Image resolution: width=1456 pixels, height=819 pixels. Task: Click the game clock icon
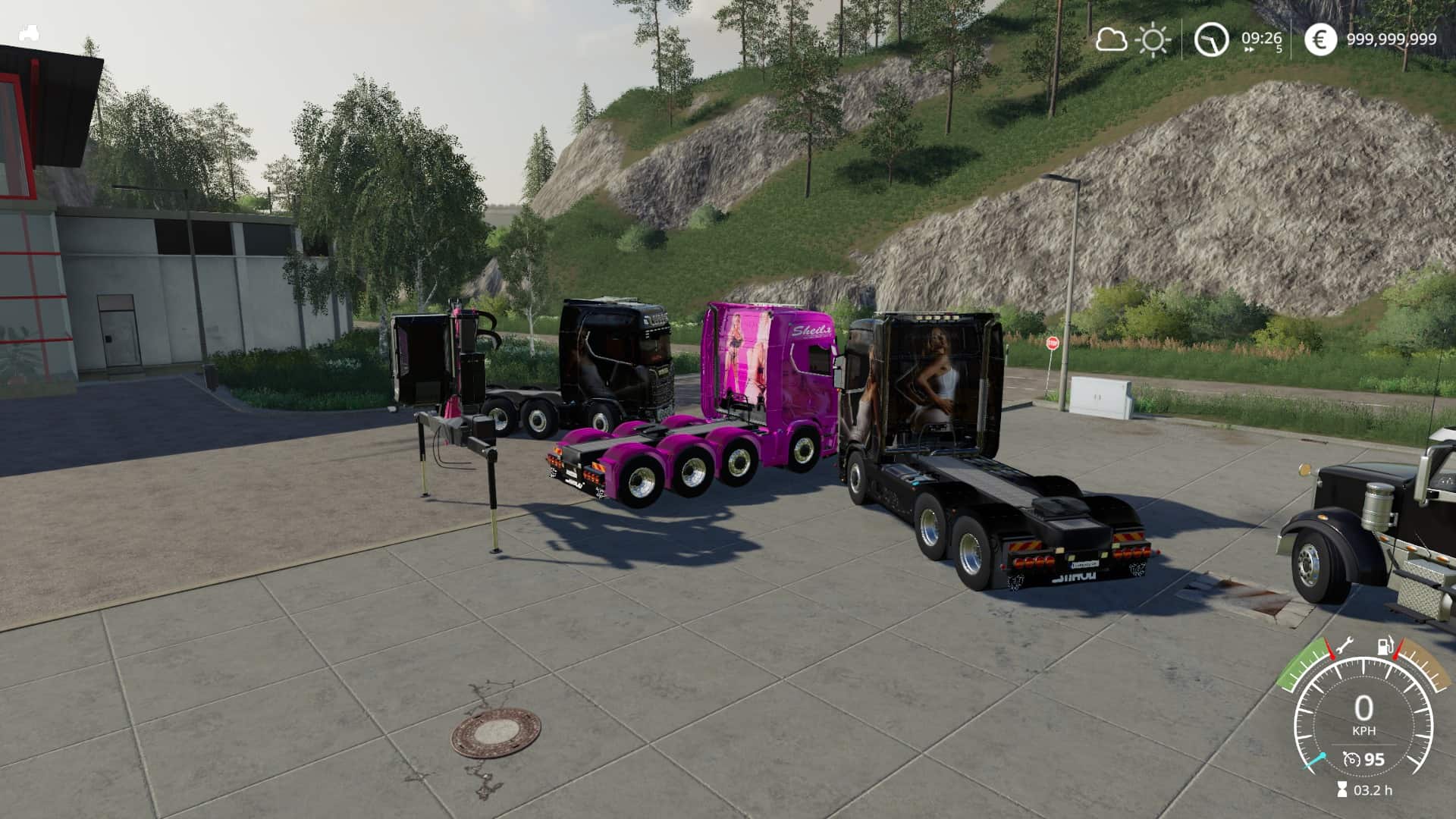[x=1211, y=39]
